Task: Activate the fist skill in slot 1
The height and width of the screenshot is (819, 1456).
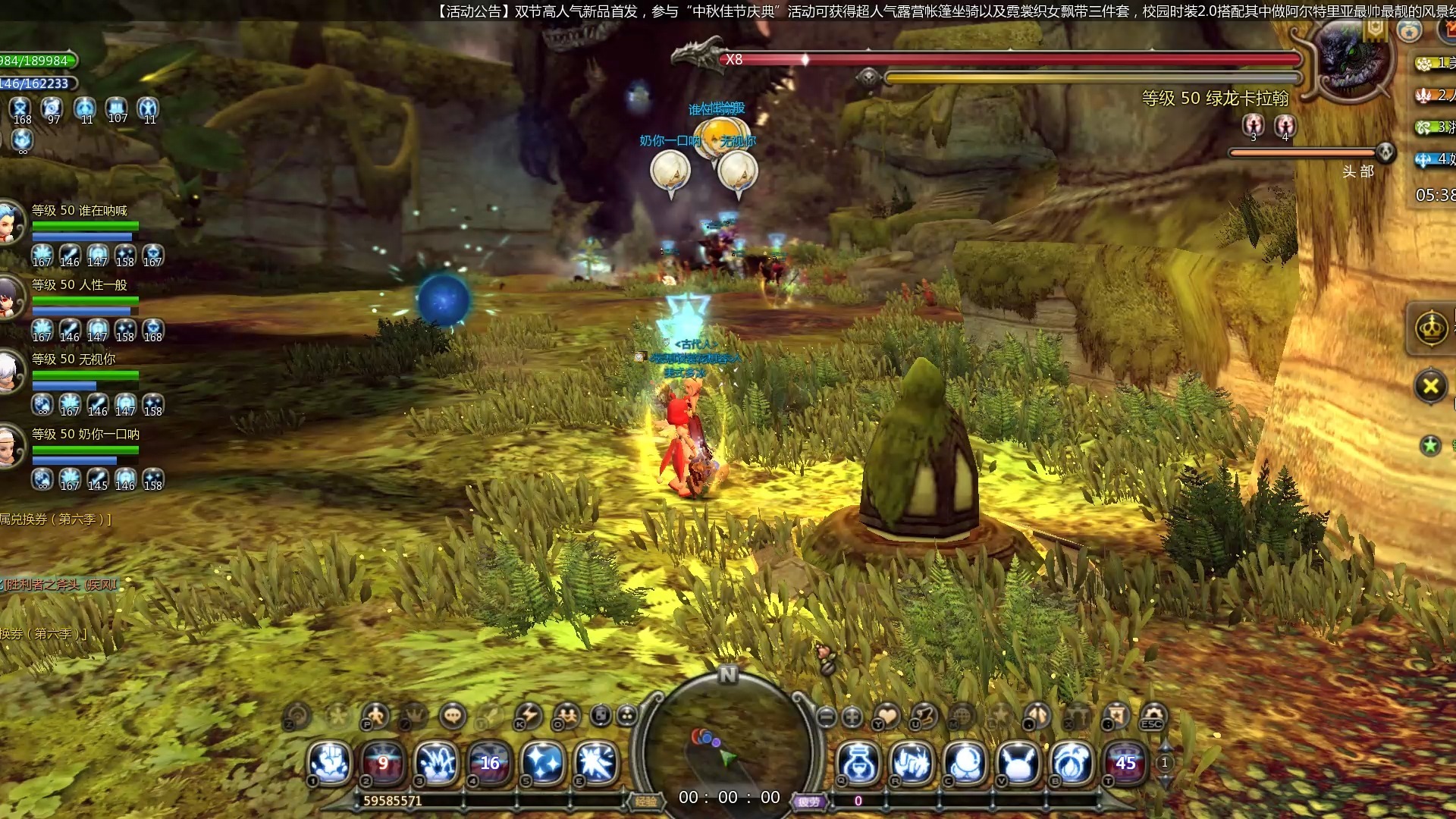Action: (x=330, y=762)
